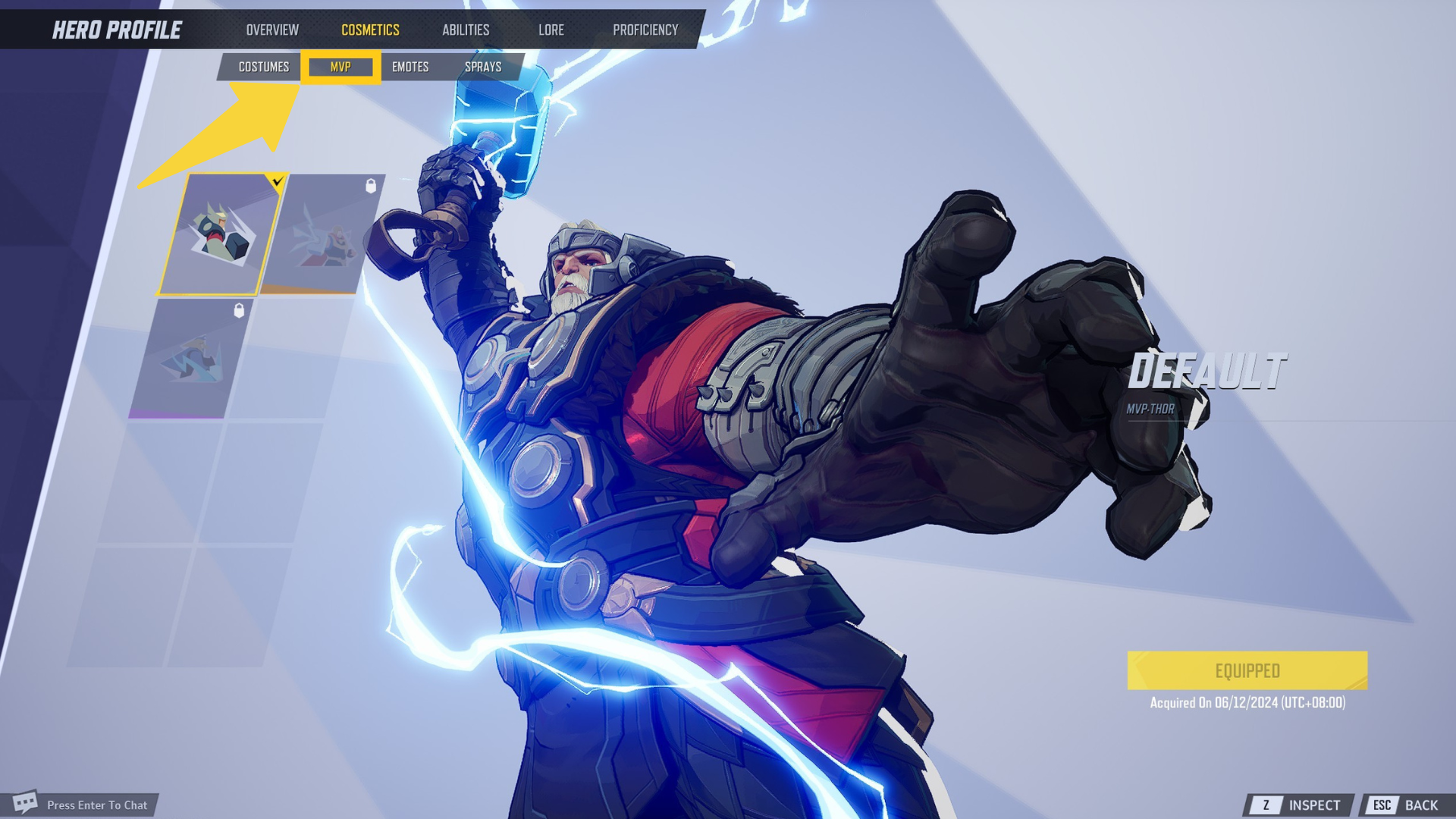Open the Proficiency page
Viewport: 1456px width, 819px height.
[x=646, y=30]
